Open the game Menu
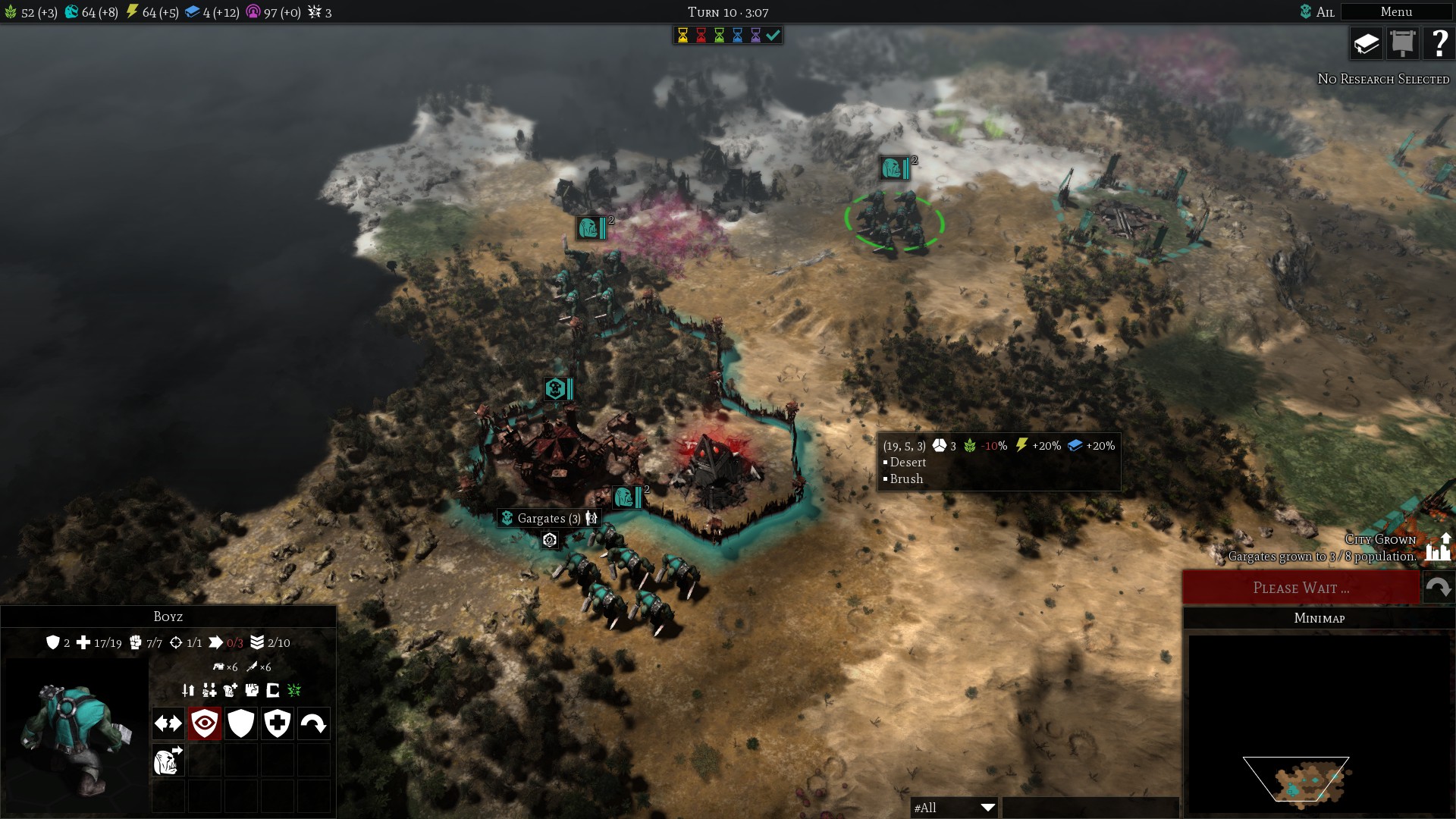The image size is (1456, 819). tap(1396, 12)
